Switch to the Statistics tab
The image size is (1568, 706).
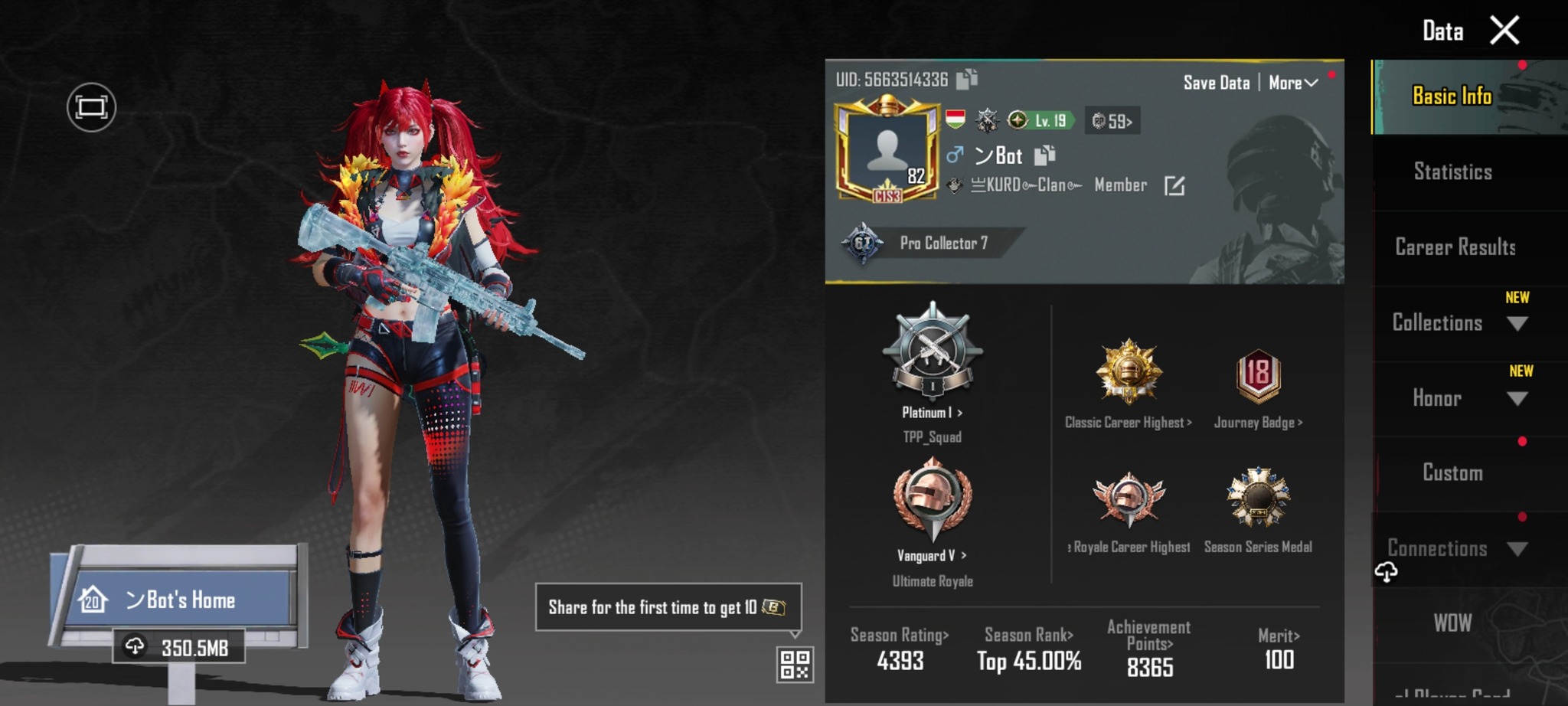pos(1452,172)
